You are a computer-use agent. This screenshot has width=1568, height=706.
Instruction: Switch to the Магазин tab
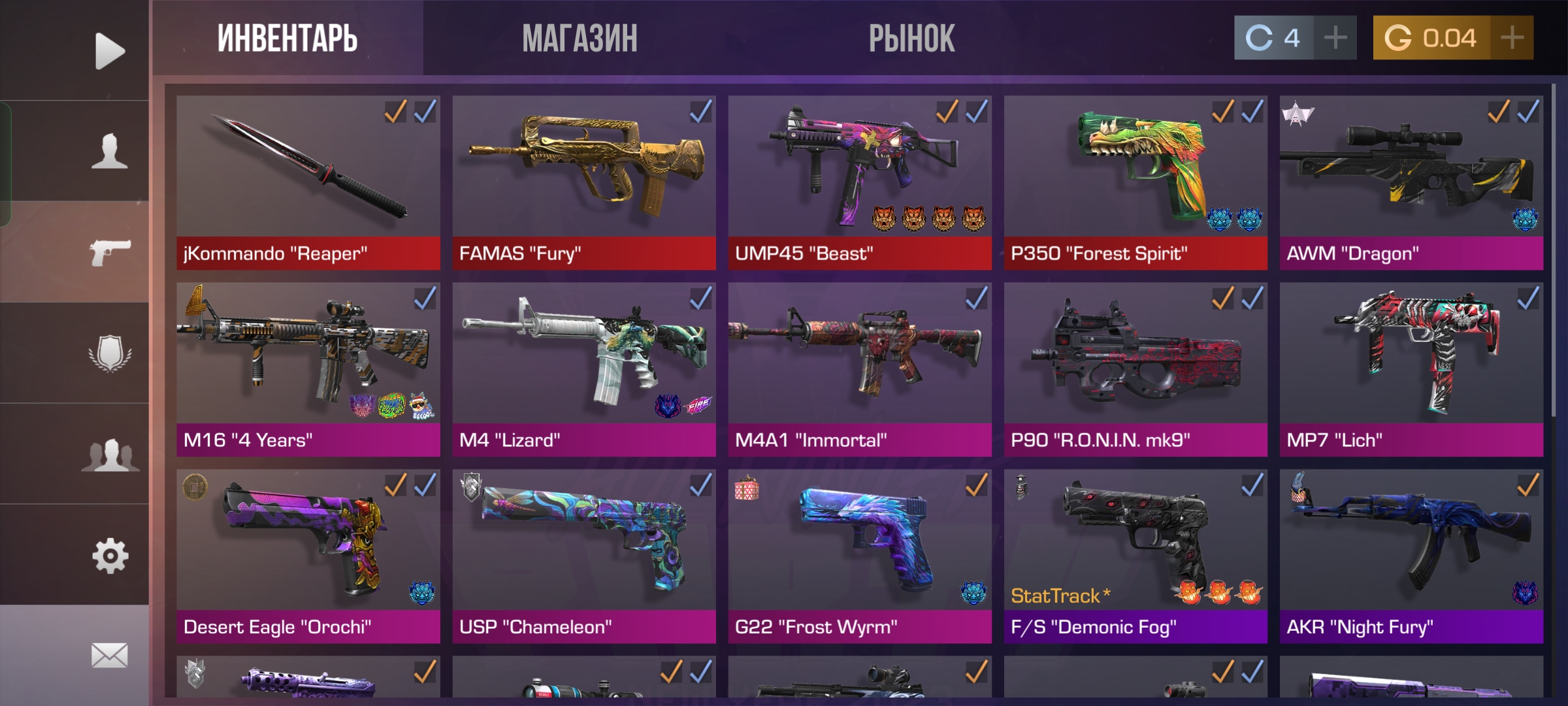(x=580, y=38)
